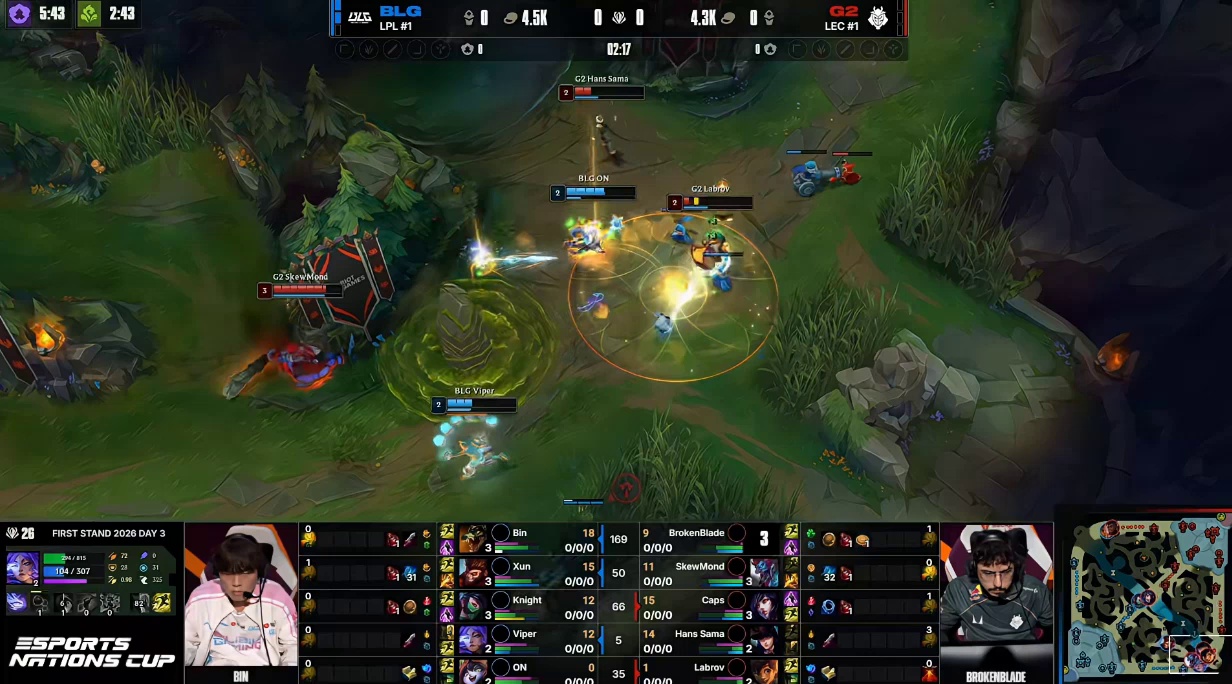Click the Esports Nations Cup logo

91,652
